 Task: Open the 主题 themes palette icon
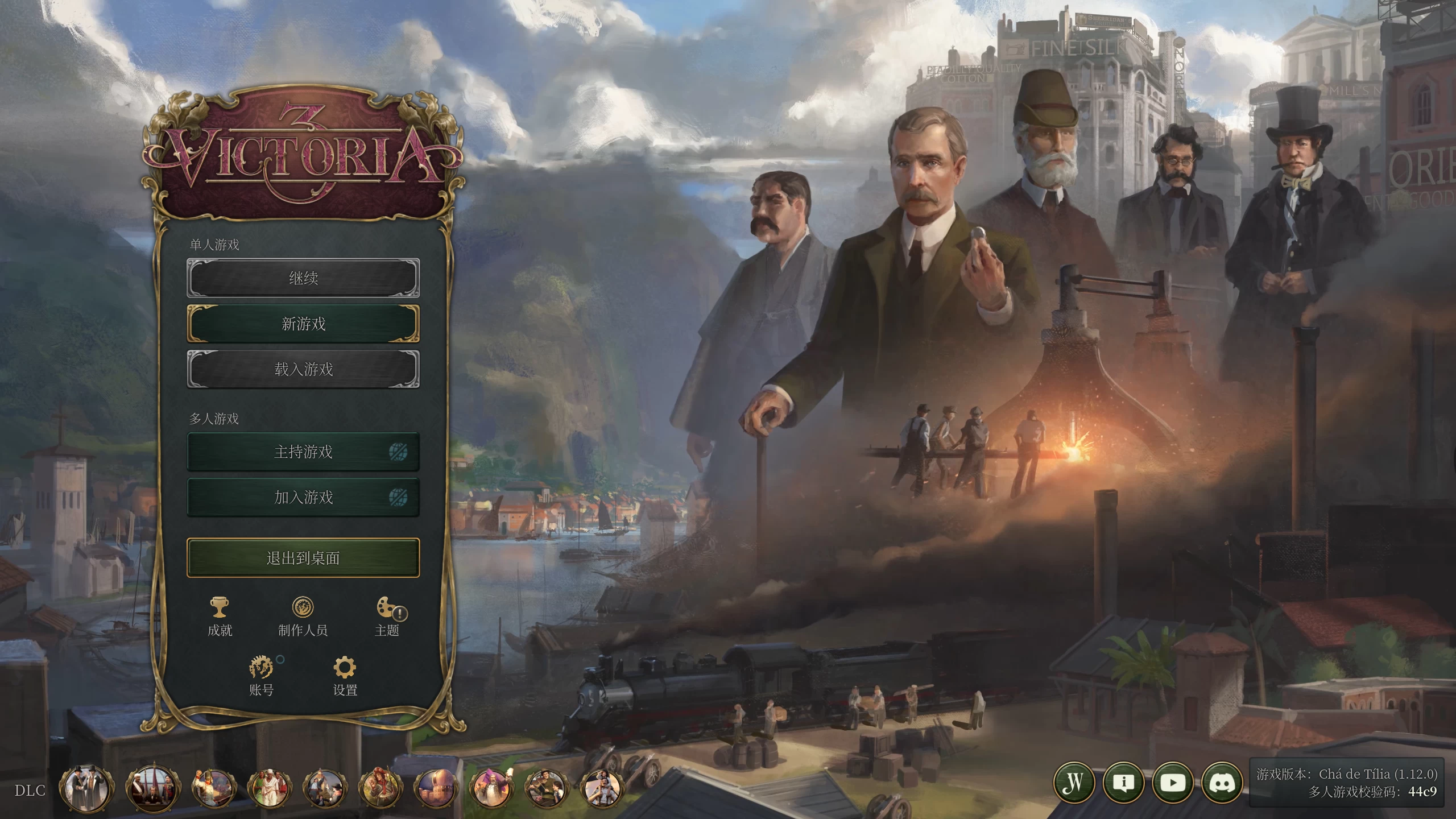pyautogui.click(x=388, y=614)
